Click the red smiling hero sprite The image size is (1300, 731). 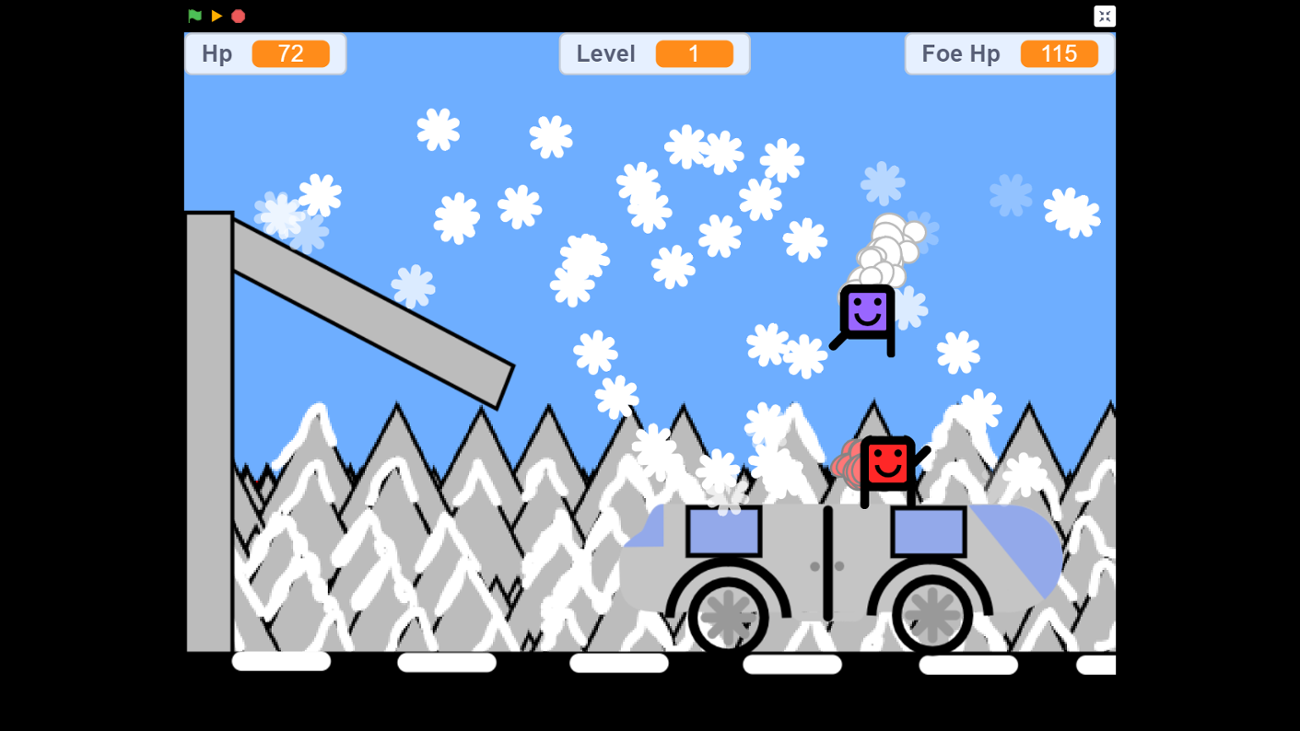coord(888,463)
